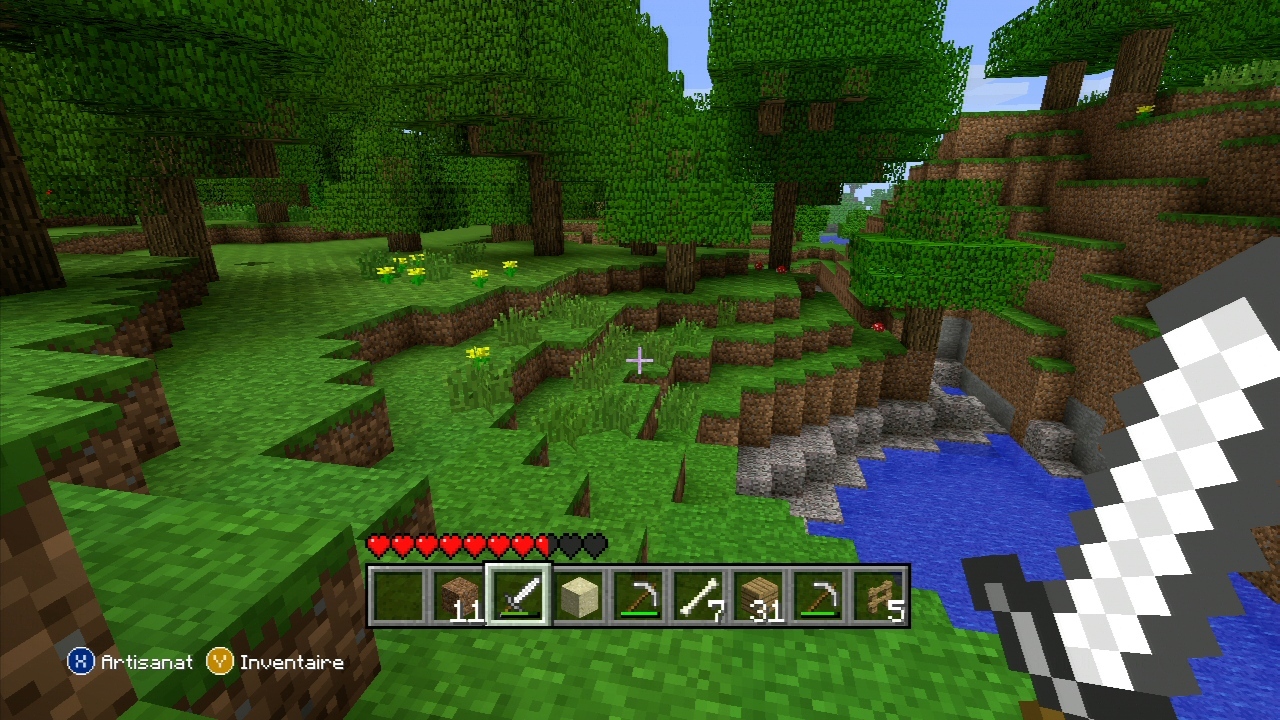This screenshot has width=1280, height=720.
Task: Select the wooden planks stack of 31
Action: (x=758, y=597)
